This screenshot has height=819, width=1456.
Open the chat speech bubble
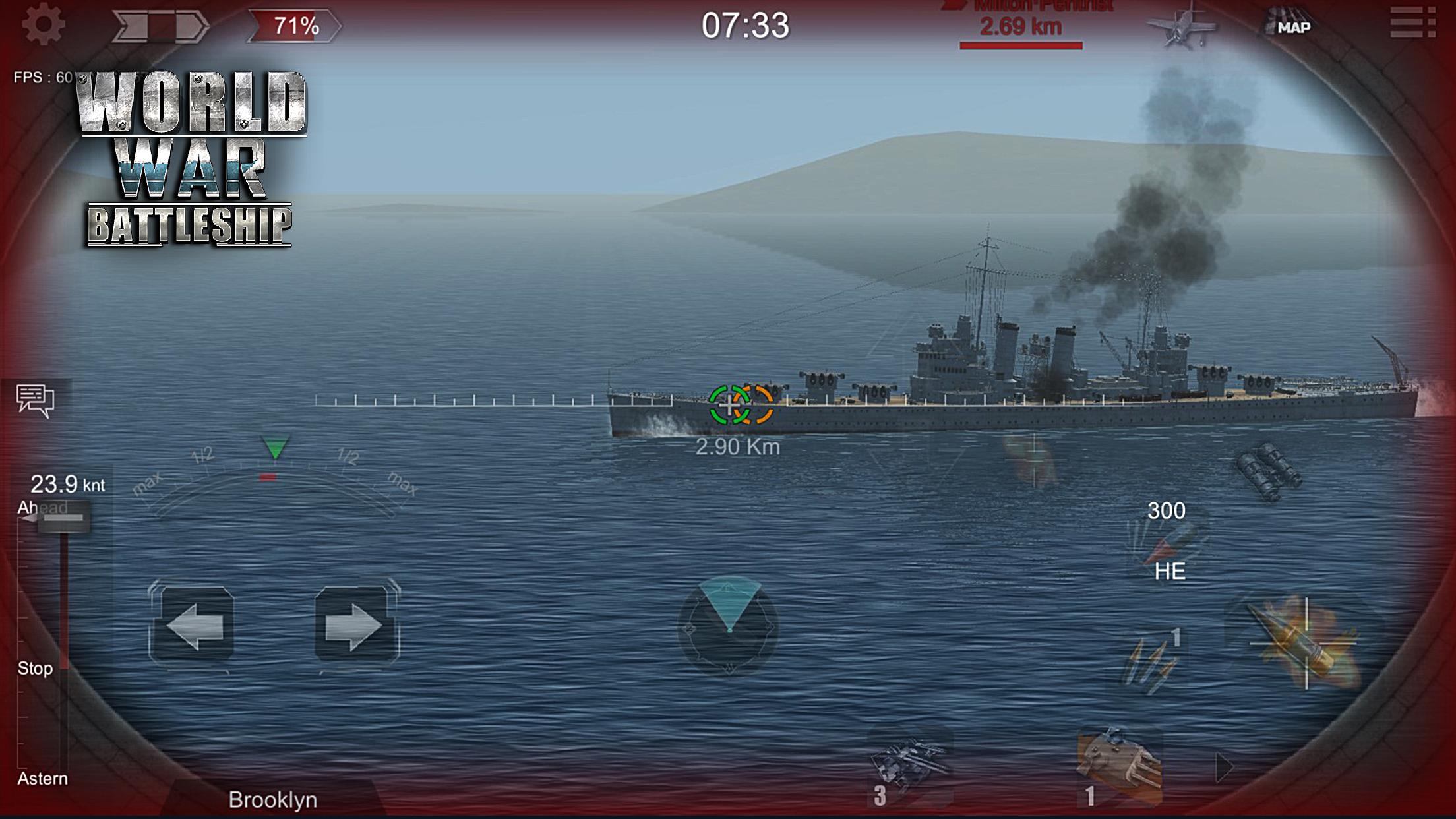(x=35, y=400)
